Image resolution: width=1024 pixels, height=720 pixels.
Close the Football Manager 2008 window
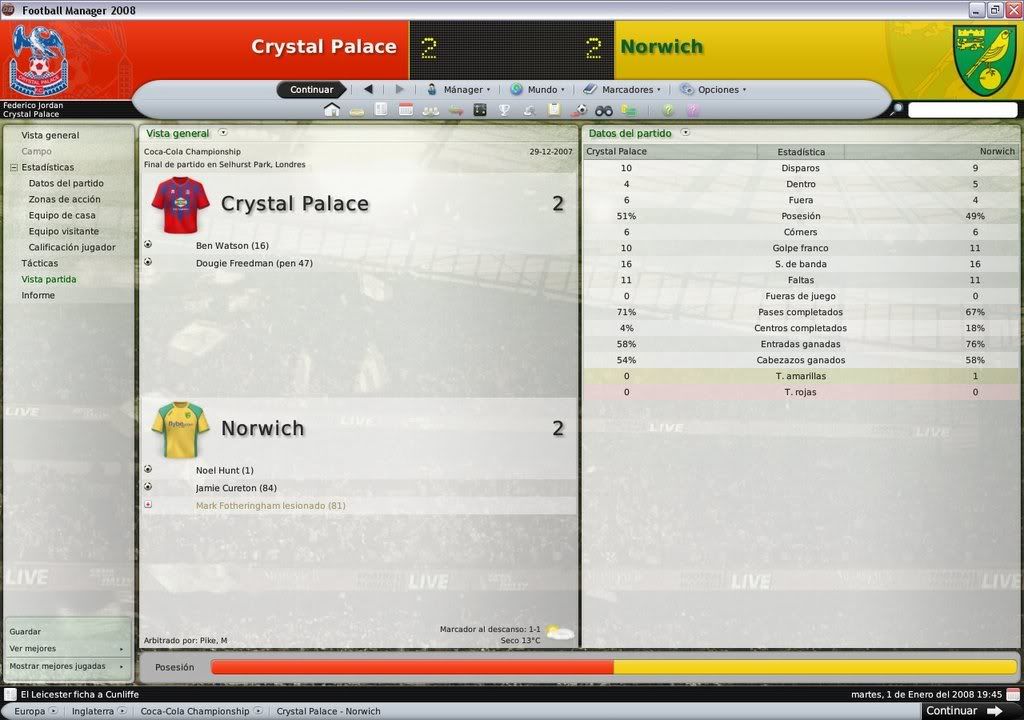click(1012, 10)
